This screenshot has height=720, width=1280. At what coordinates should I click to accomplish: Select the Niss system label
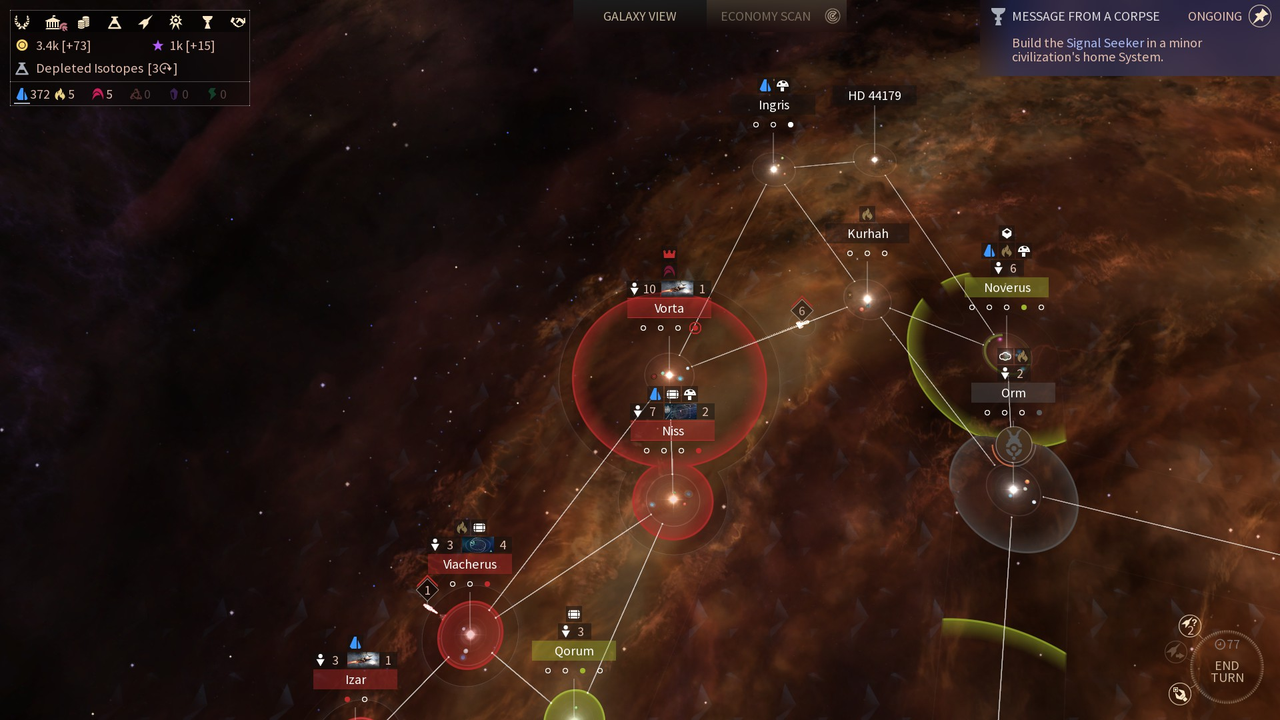(673, 431)
